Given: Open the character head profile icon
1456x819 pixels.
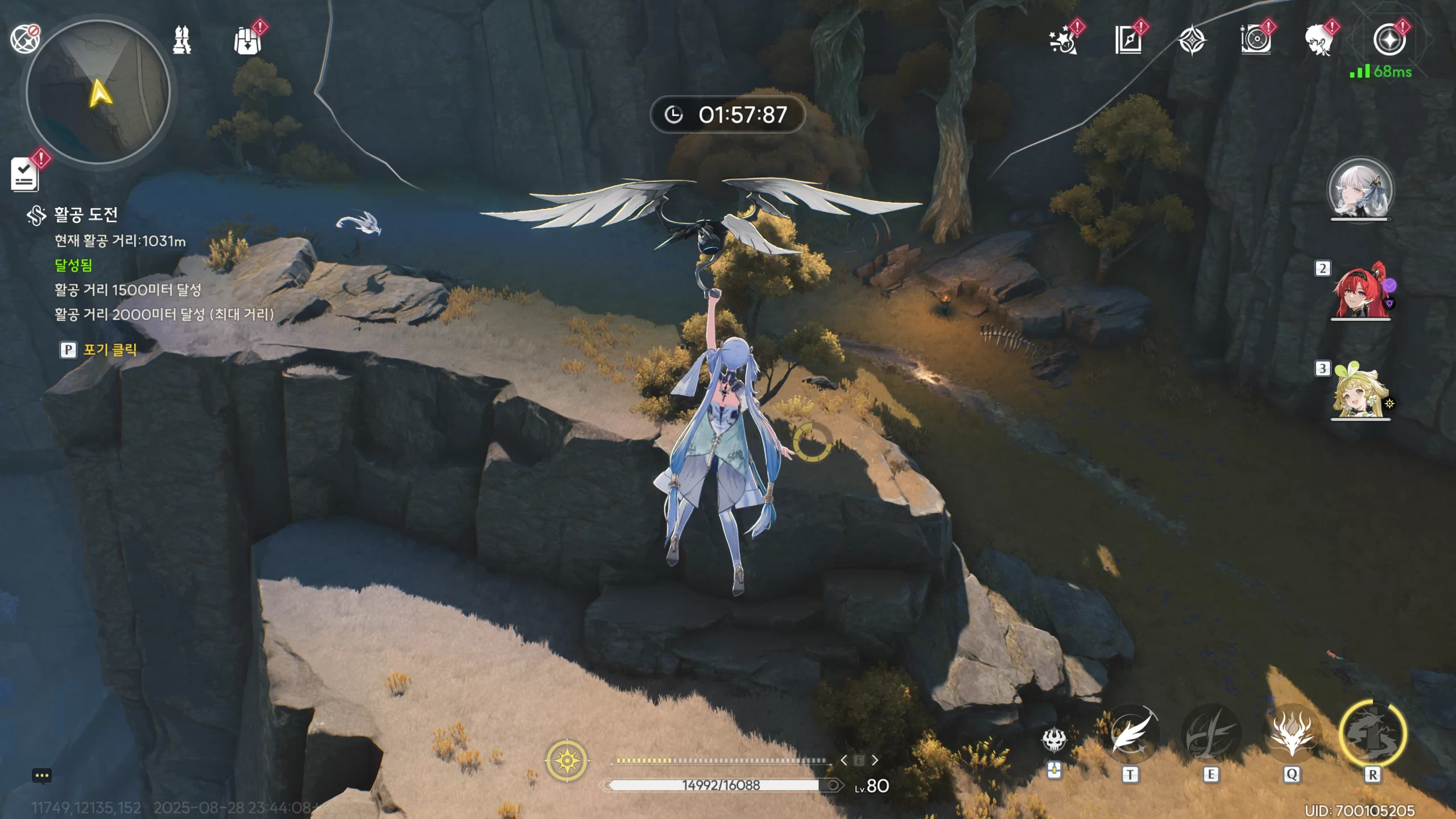Looking at the screenshot, I should [x=1318, y=41].
